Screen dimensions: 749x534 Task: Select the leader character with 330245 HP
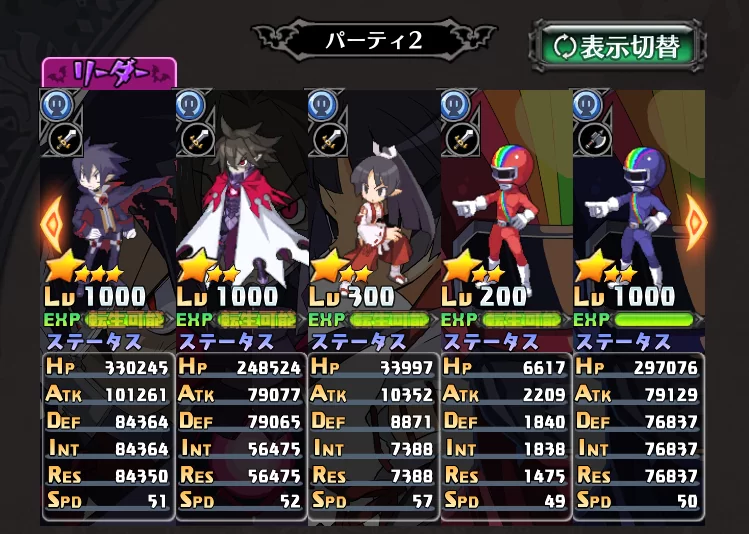[109, 200]
